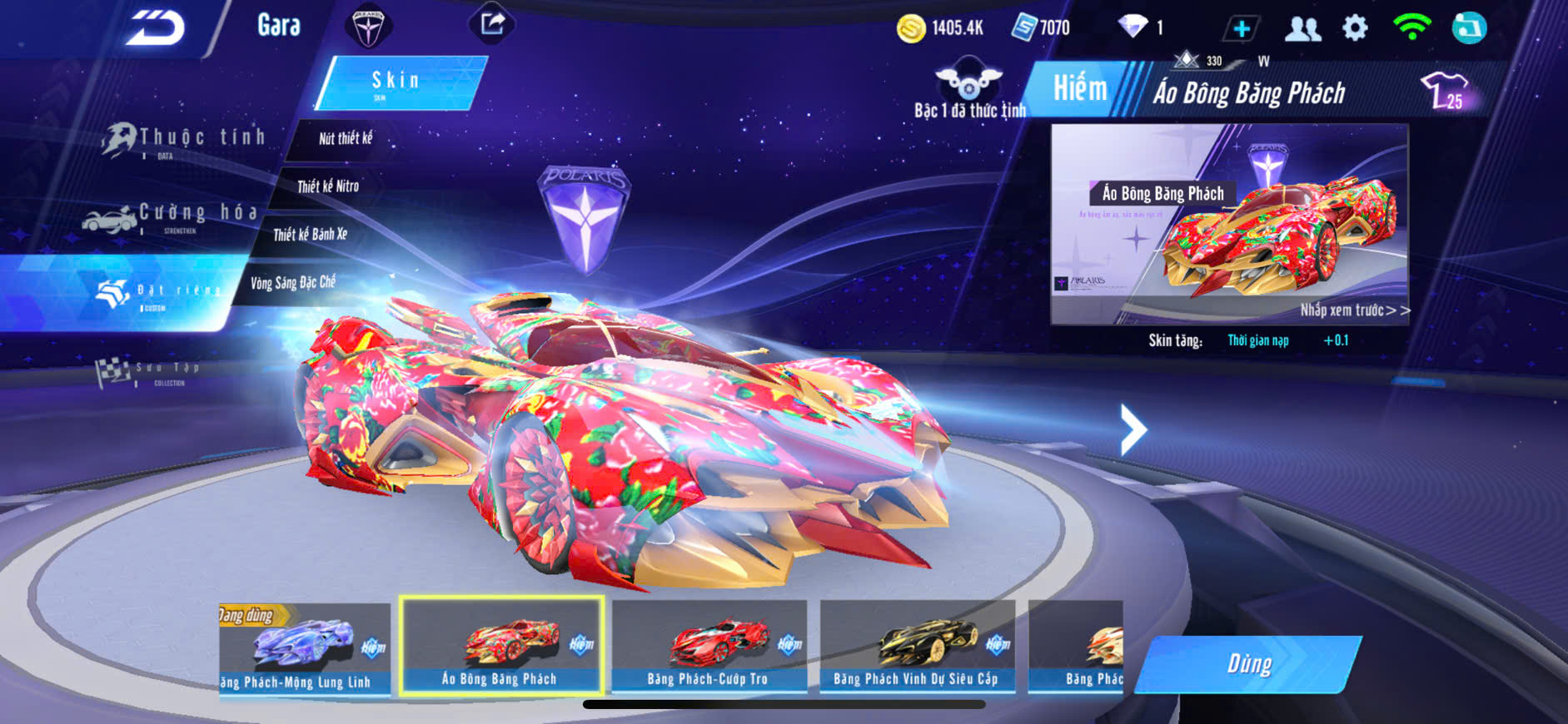
Task: Open the Nút thiết kế option
Action: point(345,139)
